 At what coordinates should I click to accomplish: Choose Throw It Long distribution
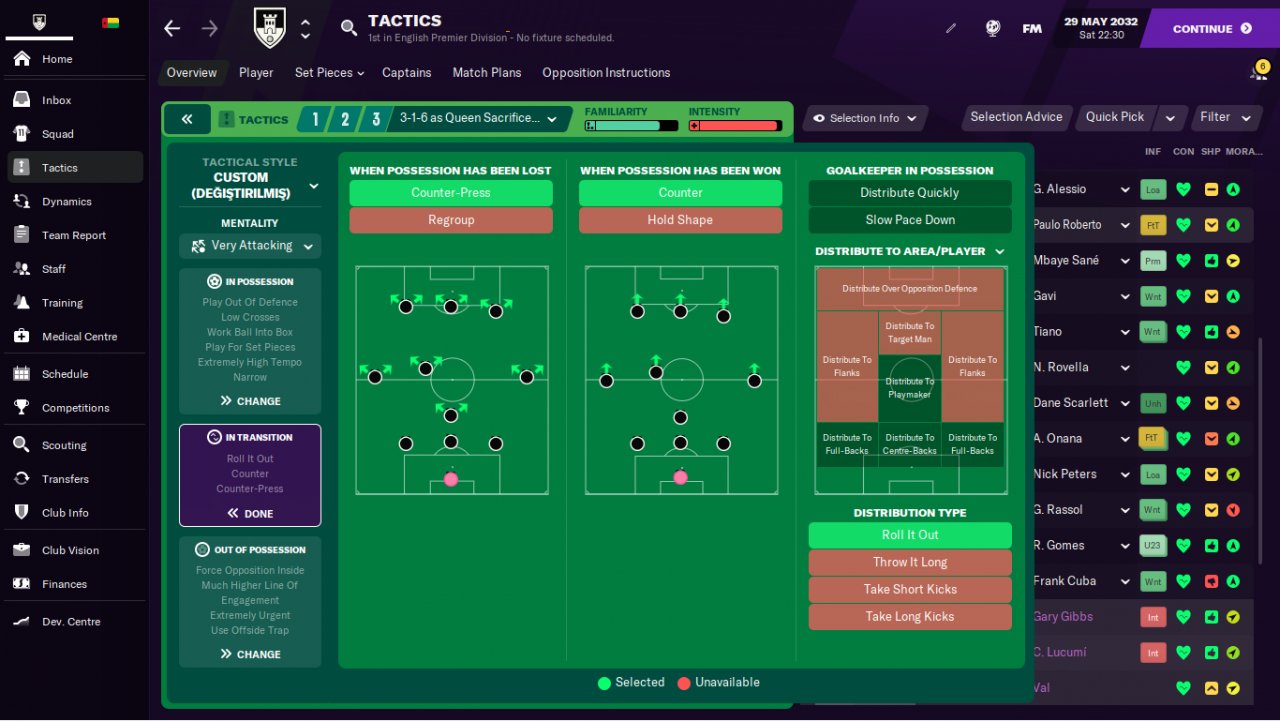909,562
